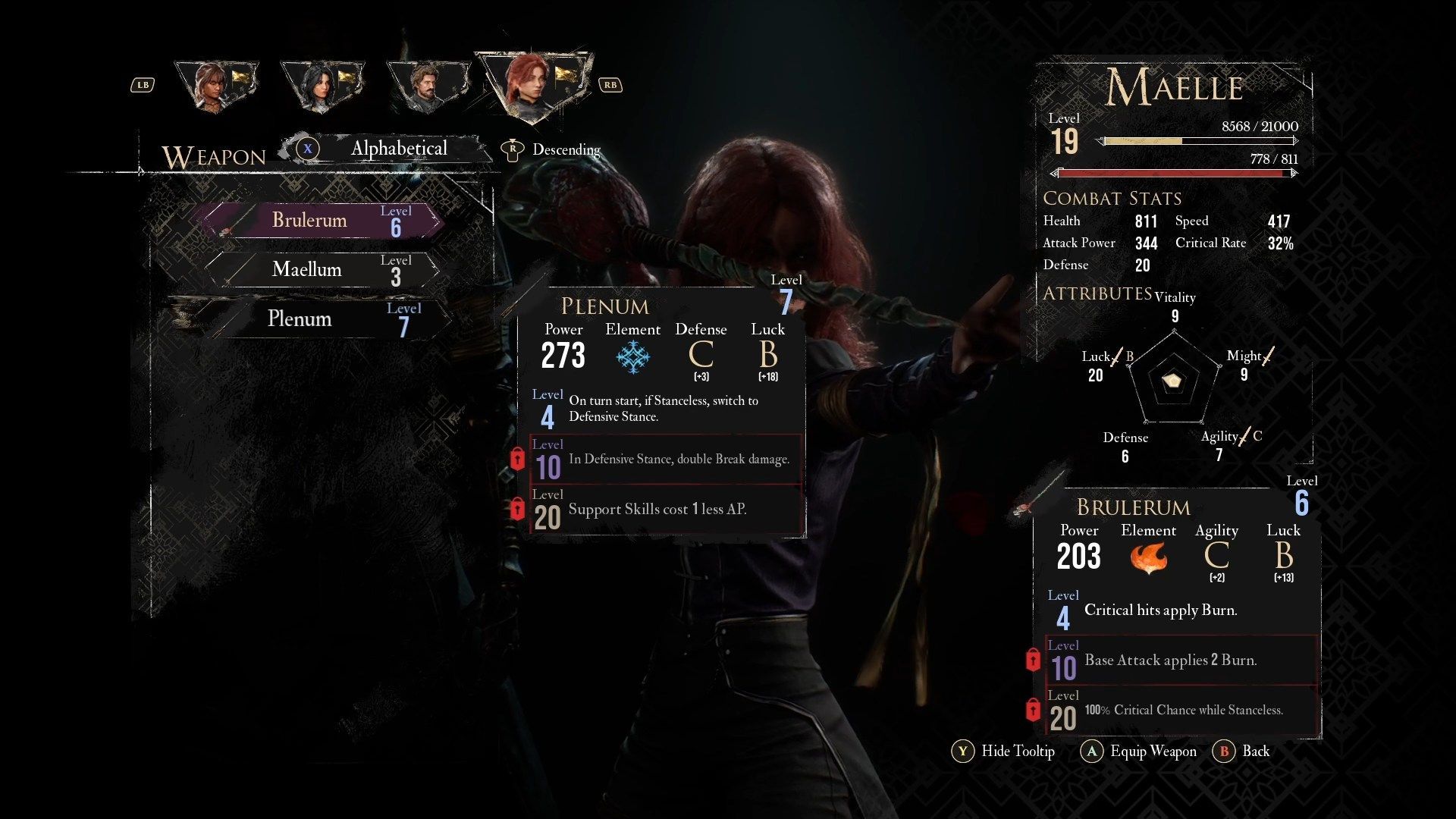The width and height of the screenshot is (1456, 819).
Task: Switch to the bearded man's portrait tab
Action: click(x=426, y=85)
